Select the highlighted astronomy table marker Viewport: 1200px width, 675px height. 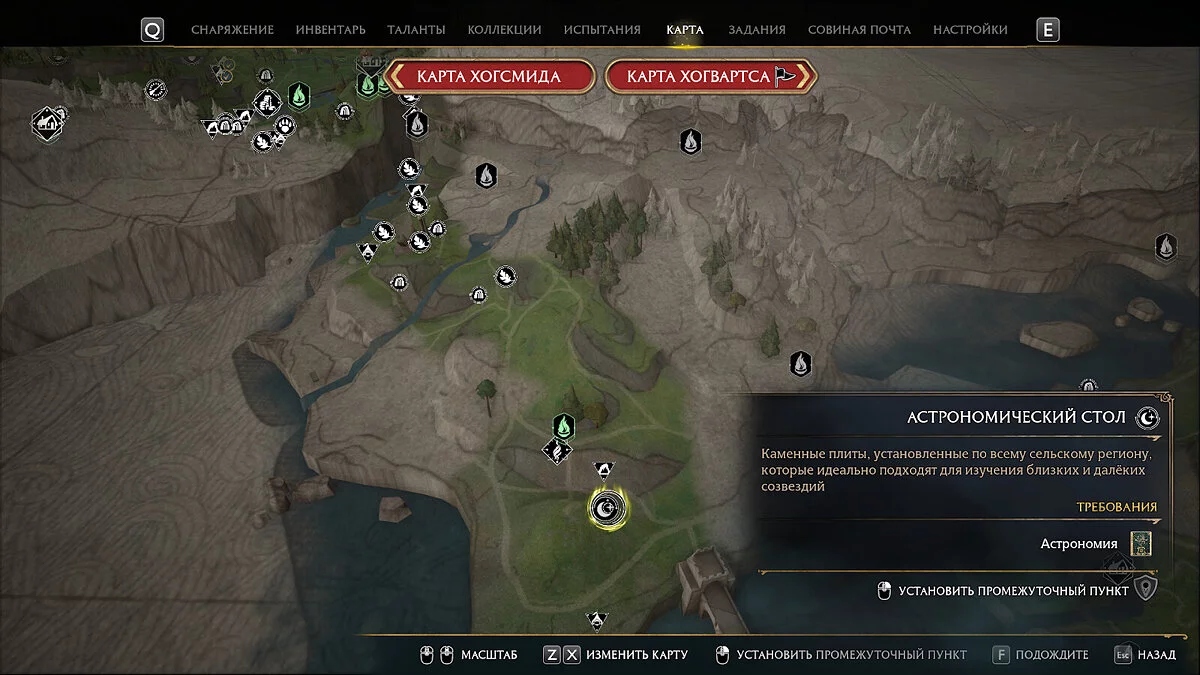(607, 509)
